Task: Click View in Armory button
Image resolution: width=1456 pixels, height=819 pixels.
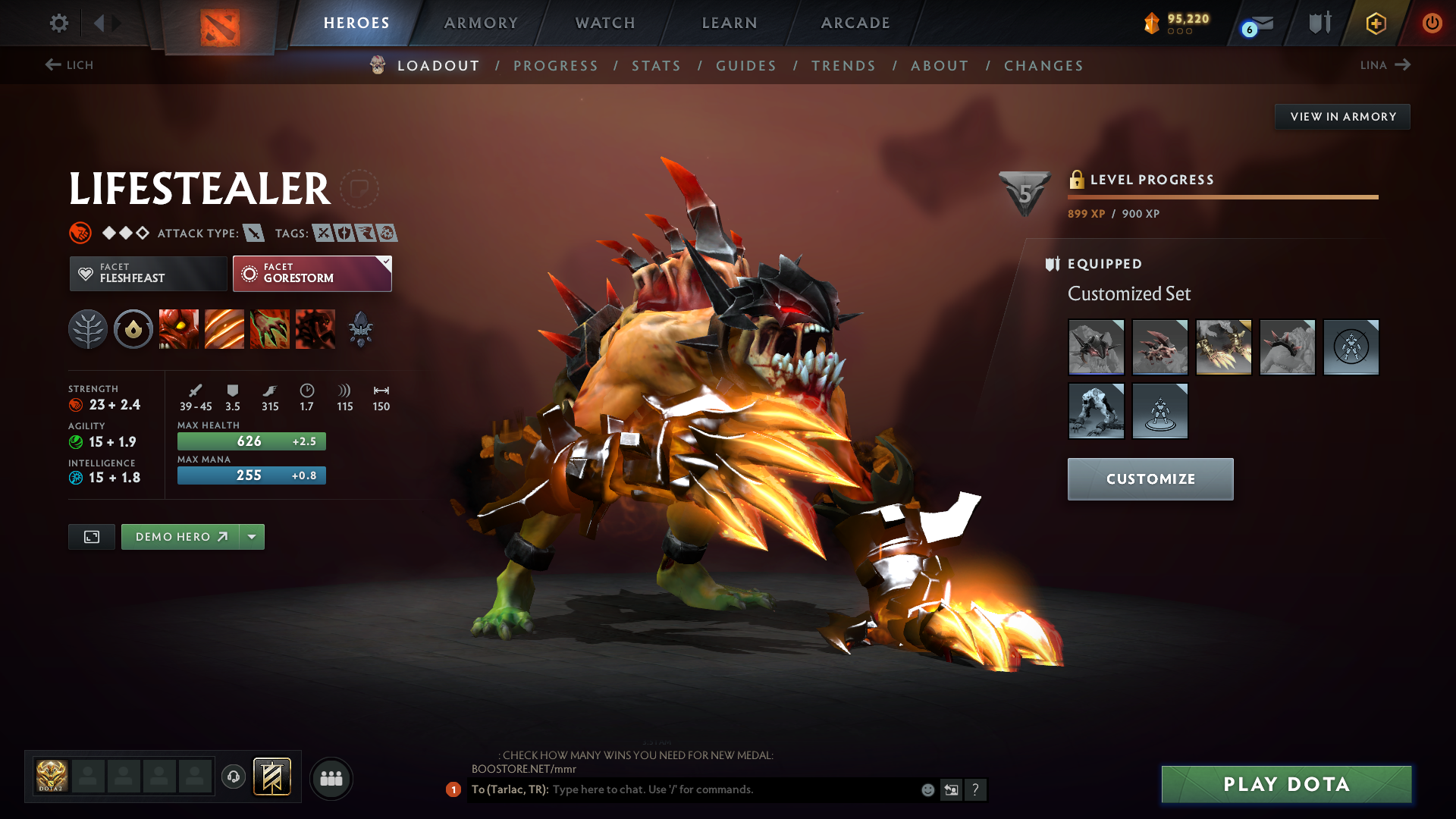Action: click(1342, 117)
